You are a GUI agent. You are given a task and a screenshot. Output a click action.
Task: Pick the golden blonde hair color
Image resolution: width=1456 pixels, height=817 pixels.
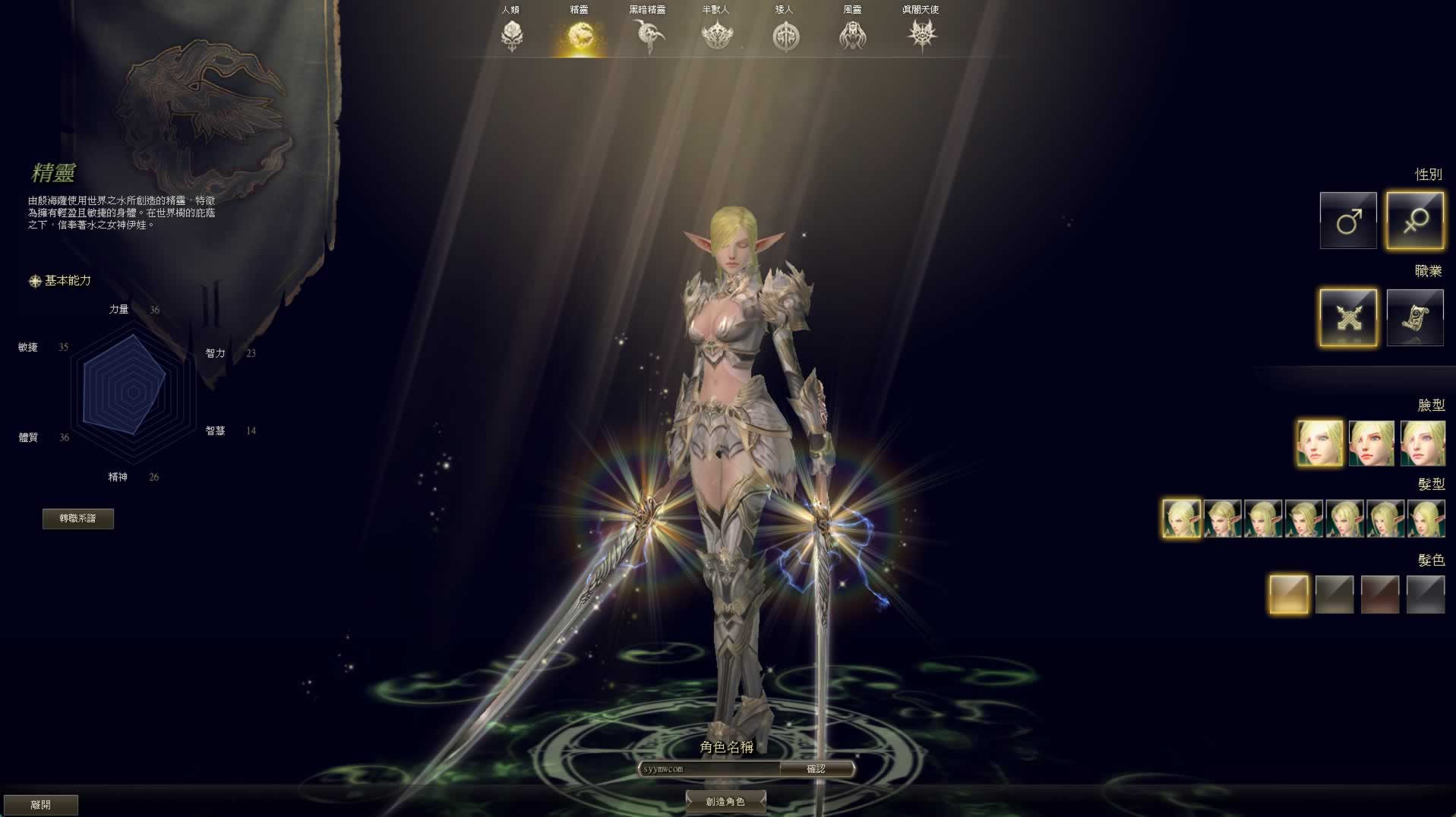1289,594
